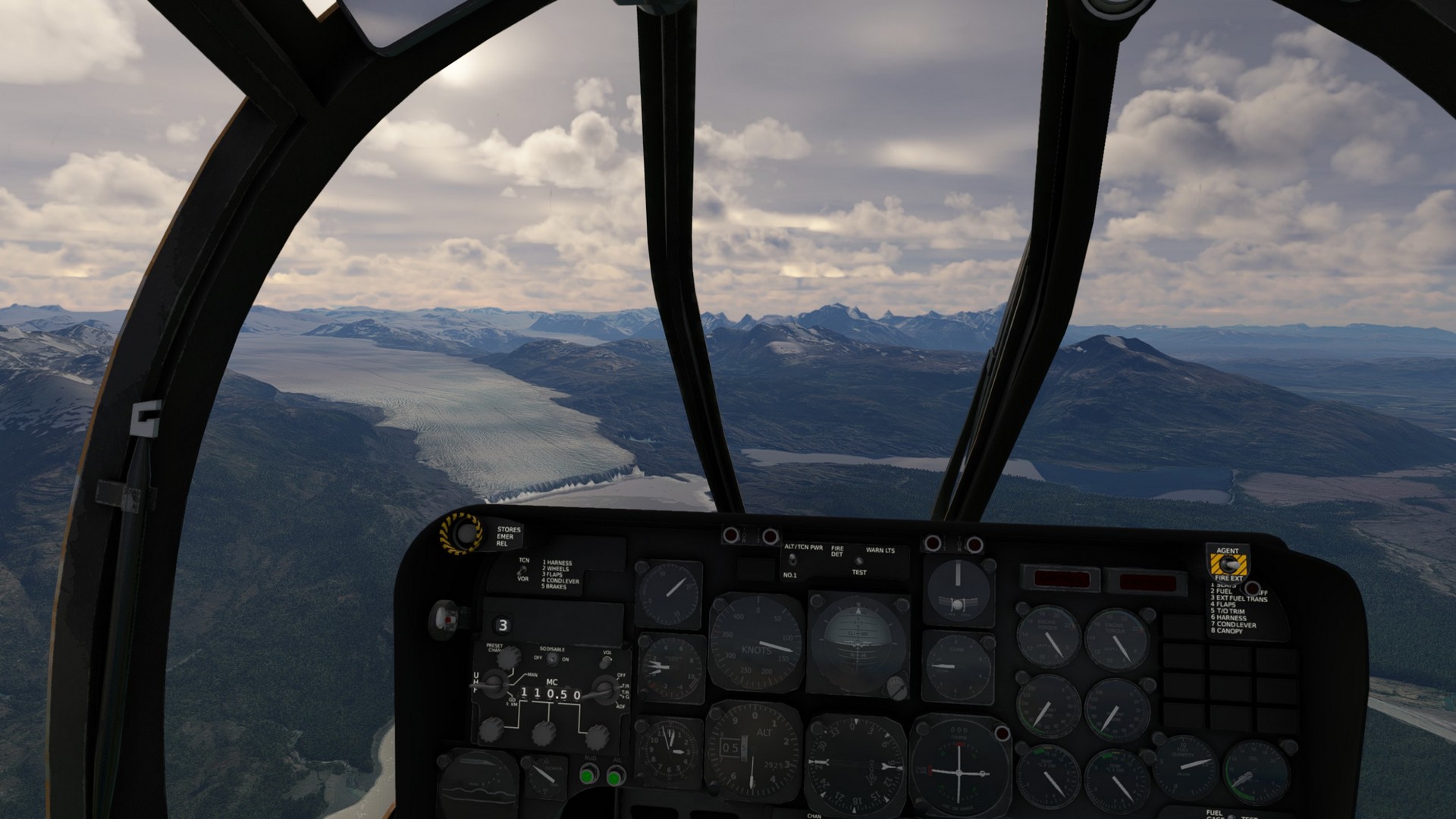Click the UHF function selector with ADF position
The height and width of the screenshot is (819, 1456).
604,691
